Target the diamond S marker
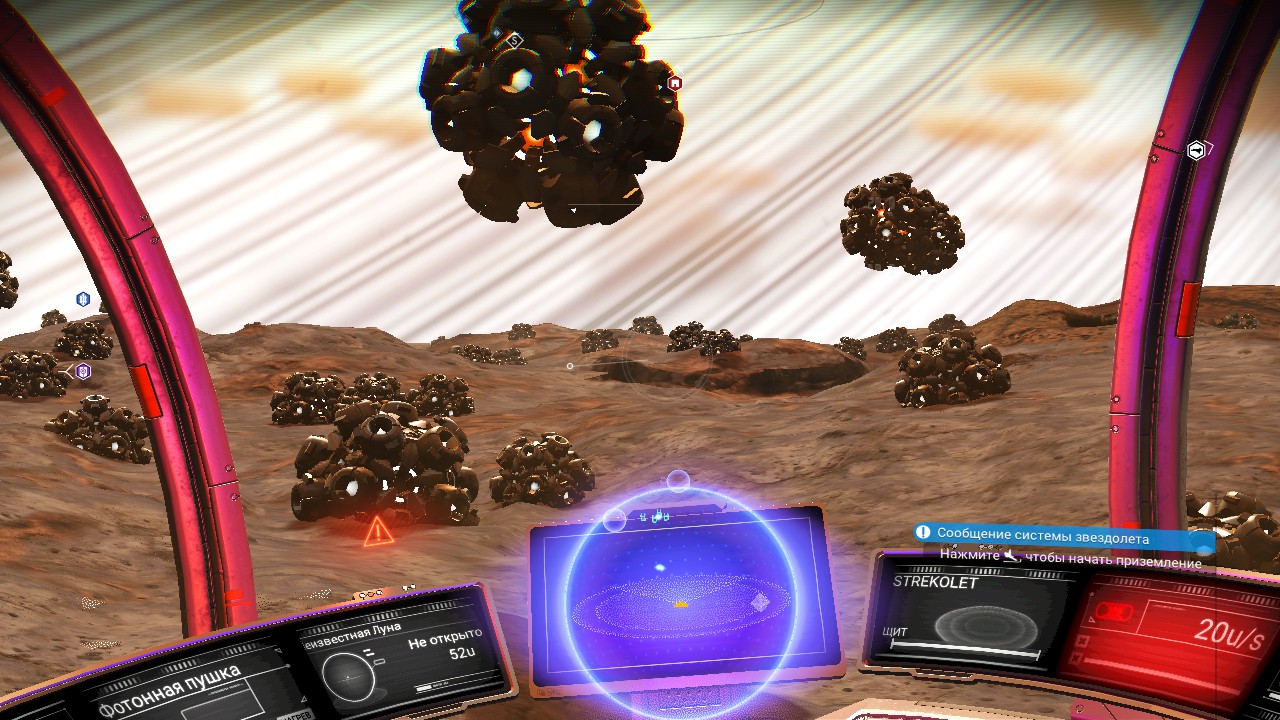The image size is (1280, 720). pyautogui.click(x=514, y=41)
